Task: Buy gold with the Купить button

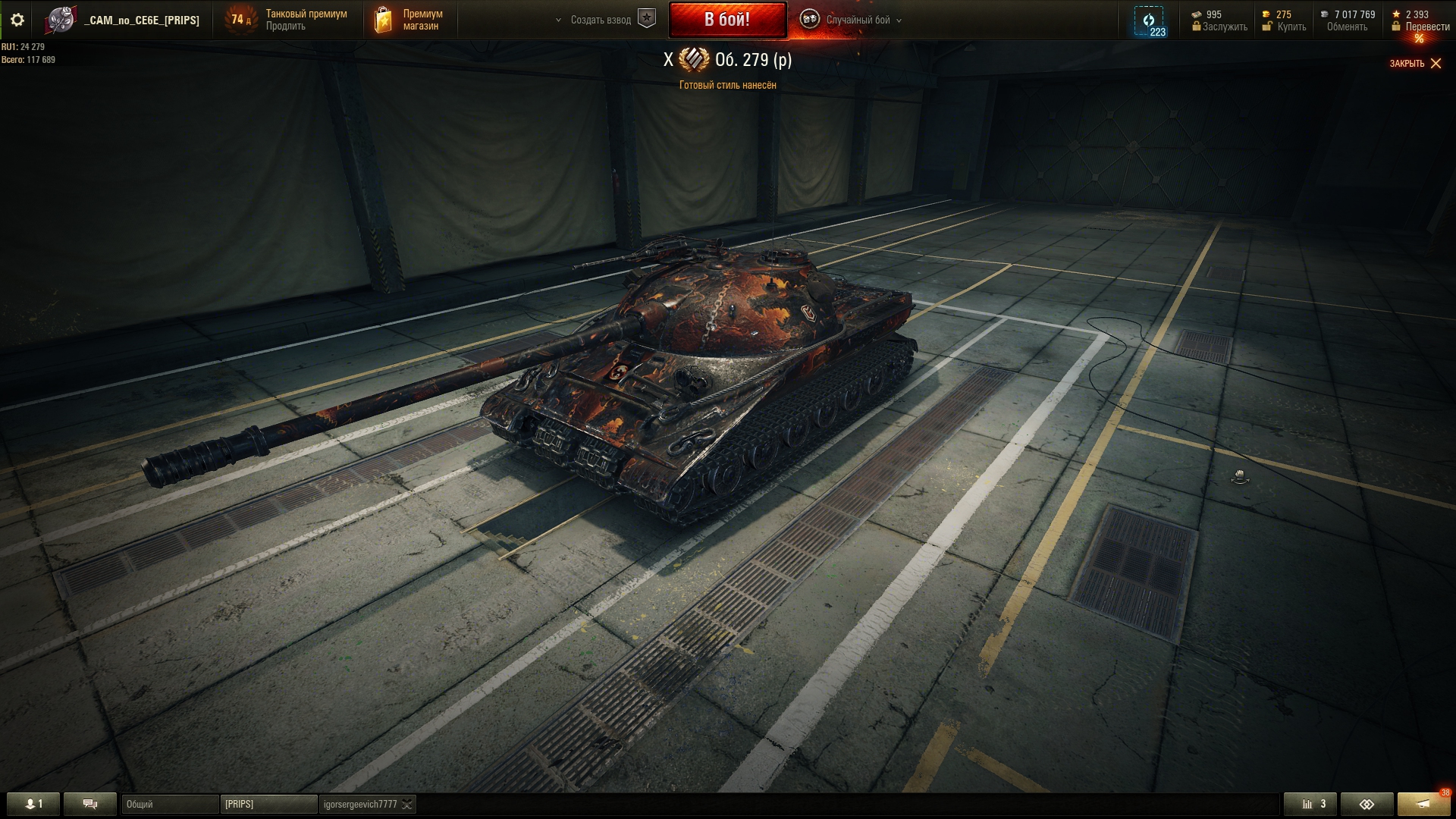Action: coord(1291,27)
